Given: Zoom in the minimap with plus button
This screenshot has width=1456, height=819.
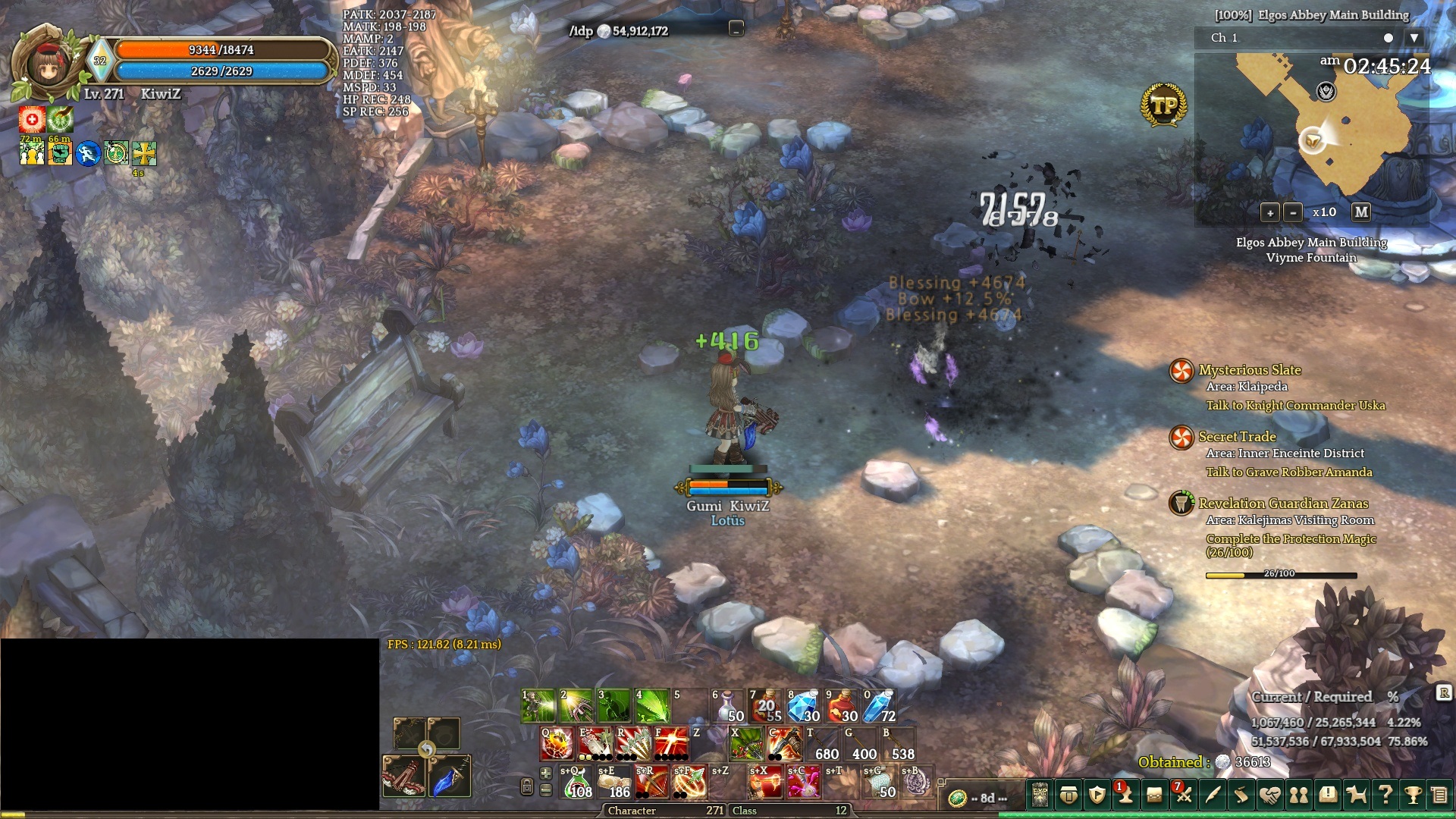Looking at the screenshot, I should pos(1270,212).
